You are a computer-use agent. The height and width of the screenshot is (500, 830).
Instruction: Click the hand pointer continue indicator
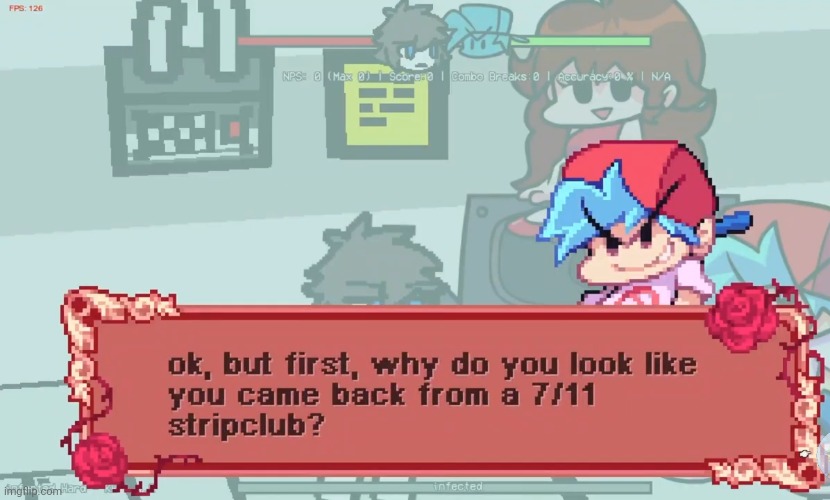(803, 456)
